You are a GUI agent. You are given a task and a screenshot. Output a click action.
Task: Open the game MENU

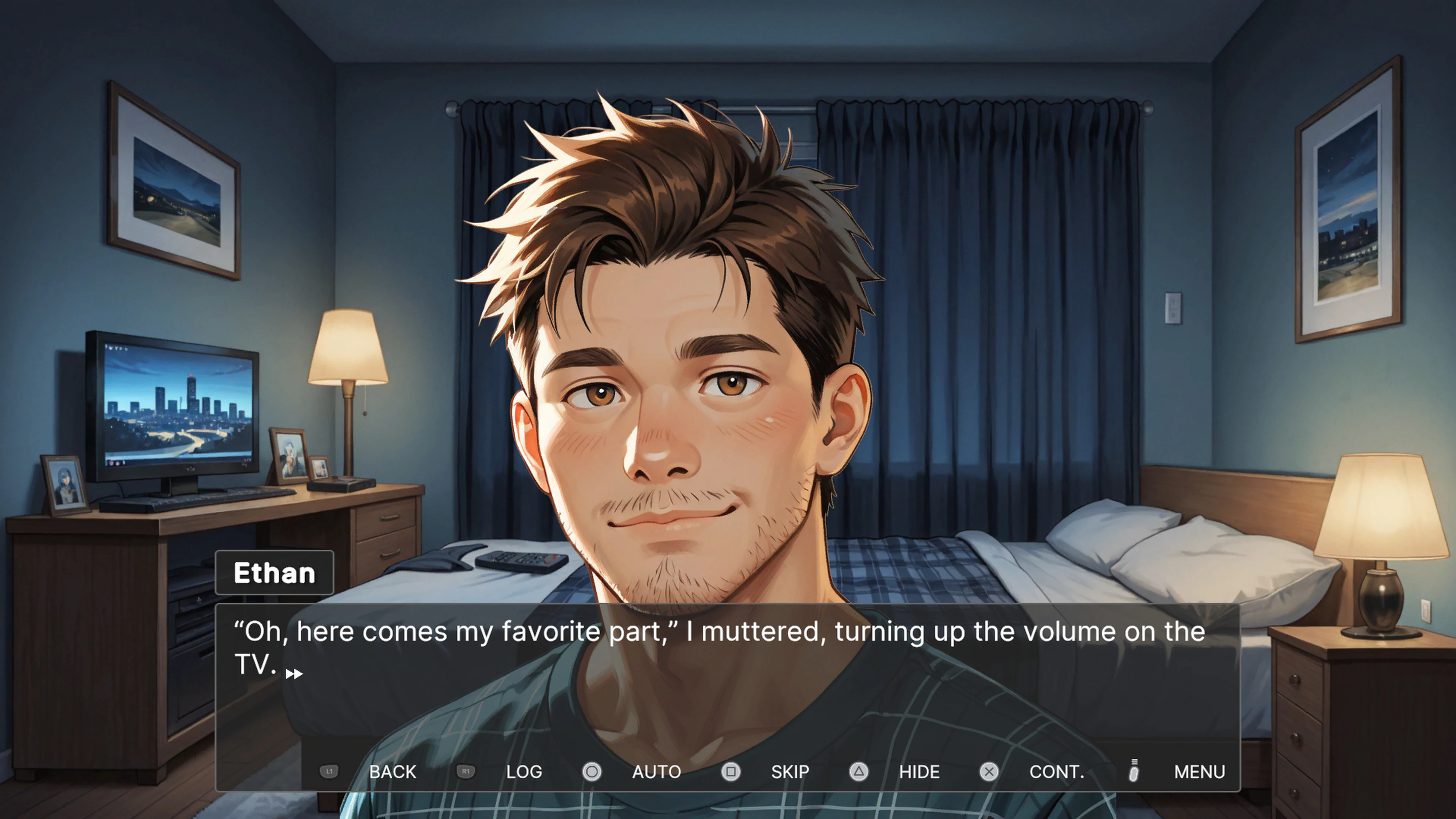pos(1199,772)
